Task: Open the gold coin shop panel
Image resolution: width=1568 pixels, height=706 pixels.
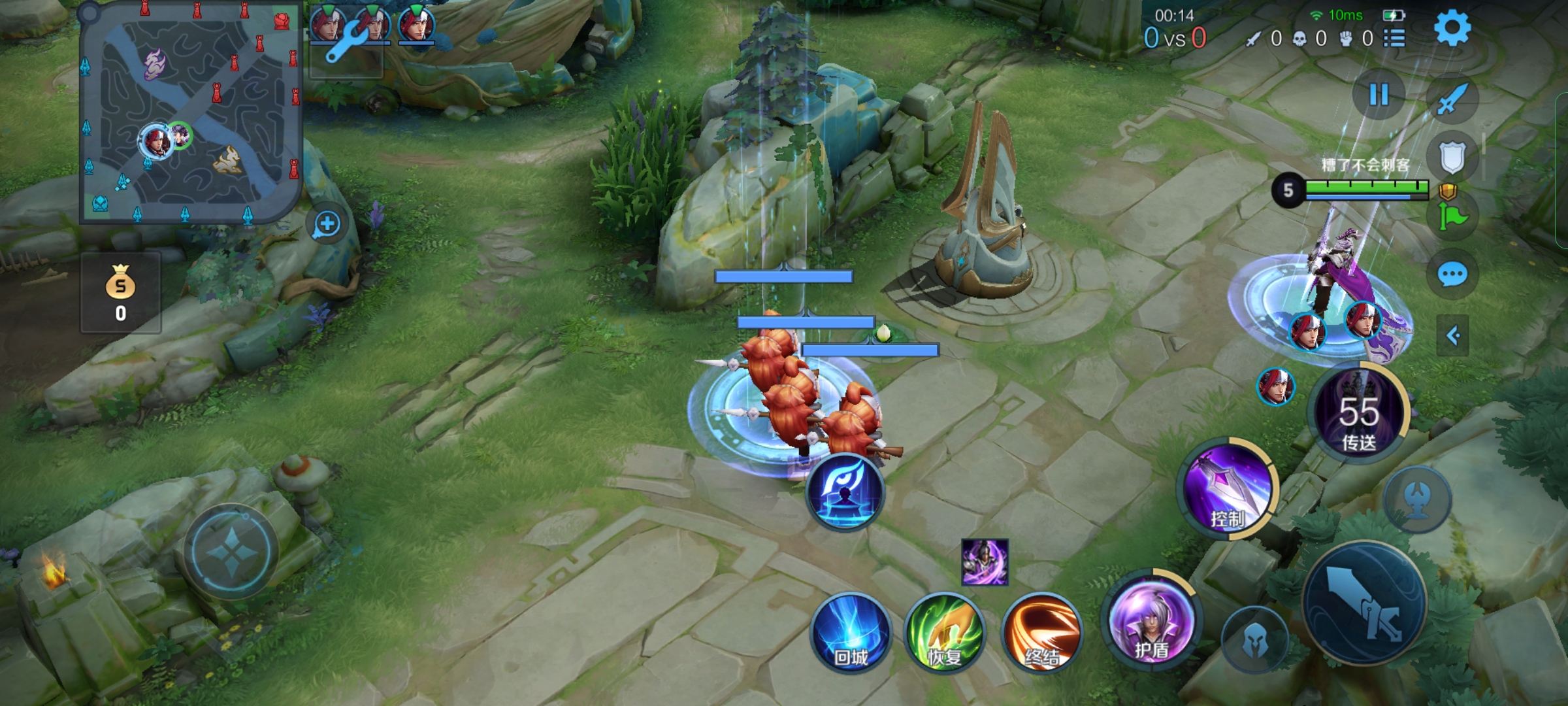Action: pyautogui.click(x=121, y=294)
